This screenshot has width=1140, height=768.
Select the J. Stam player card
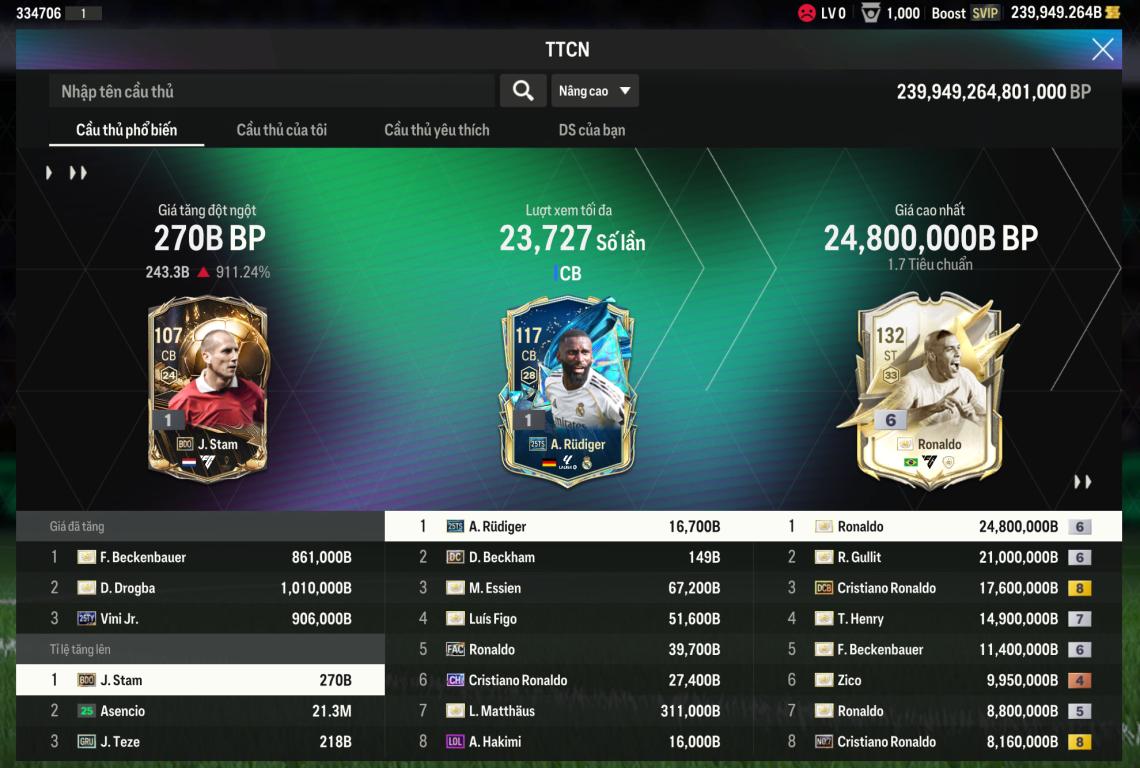(208, 388)
